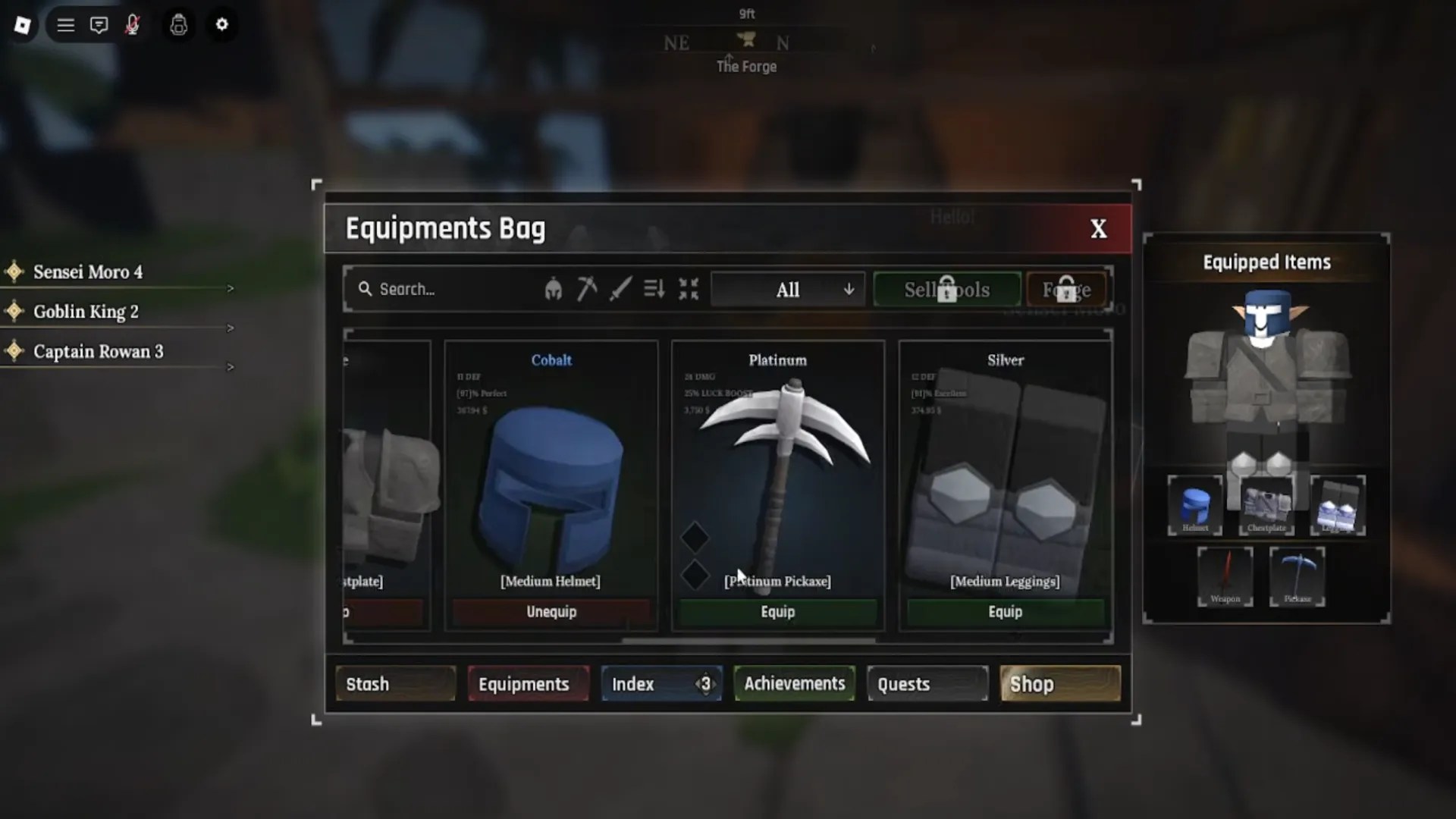Viewport: 1456px width, 819px height.
Task: Switch to the Stash tab
Action: (x=394, y=683)
